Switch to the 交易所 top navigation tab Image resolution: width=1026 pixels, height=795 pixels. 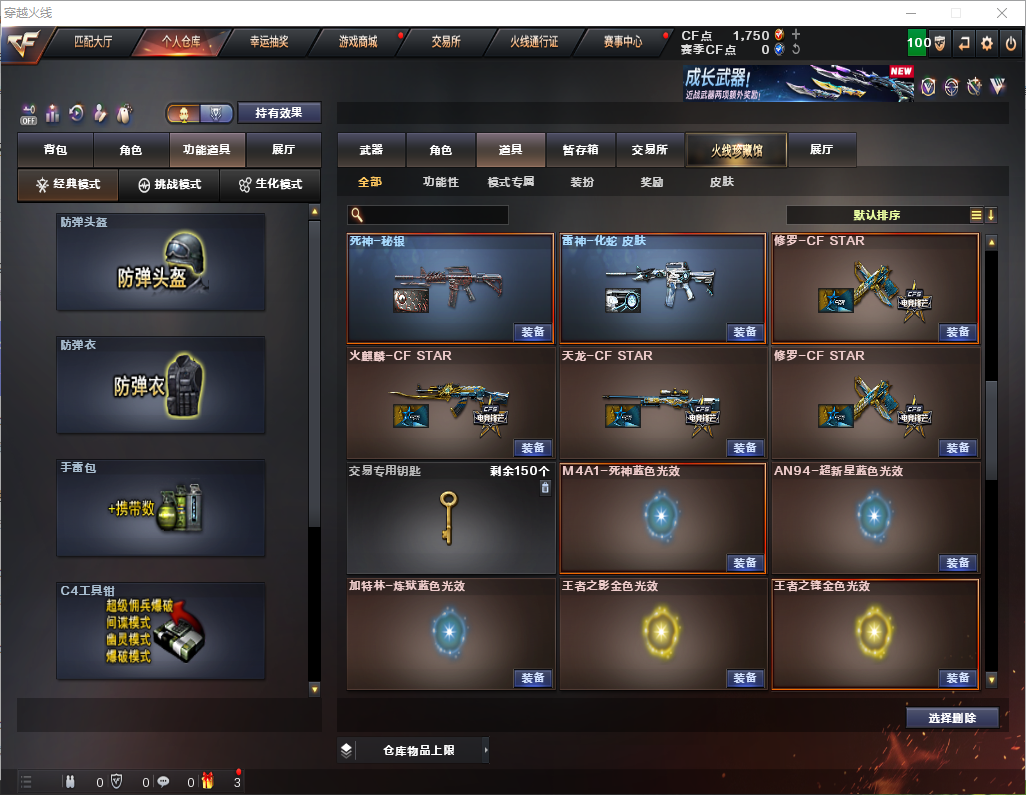(446, 42)
